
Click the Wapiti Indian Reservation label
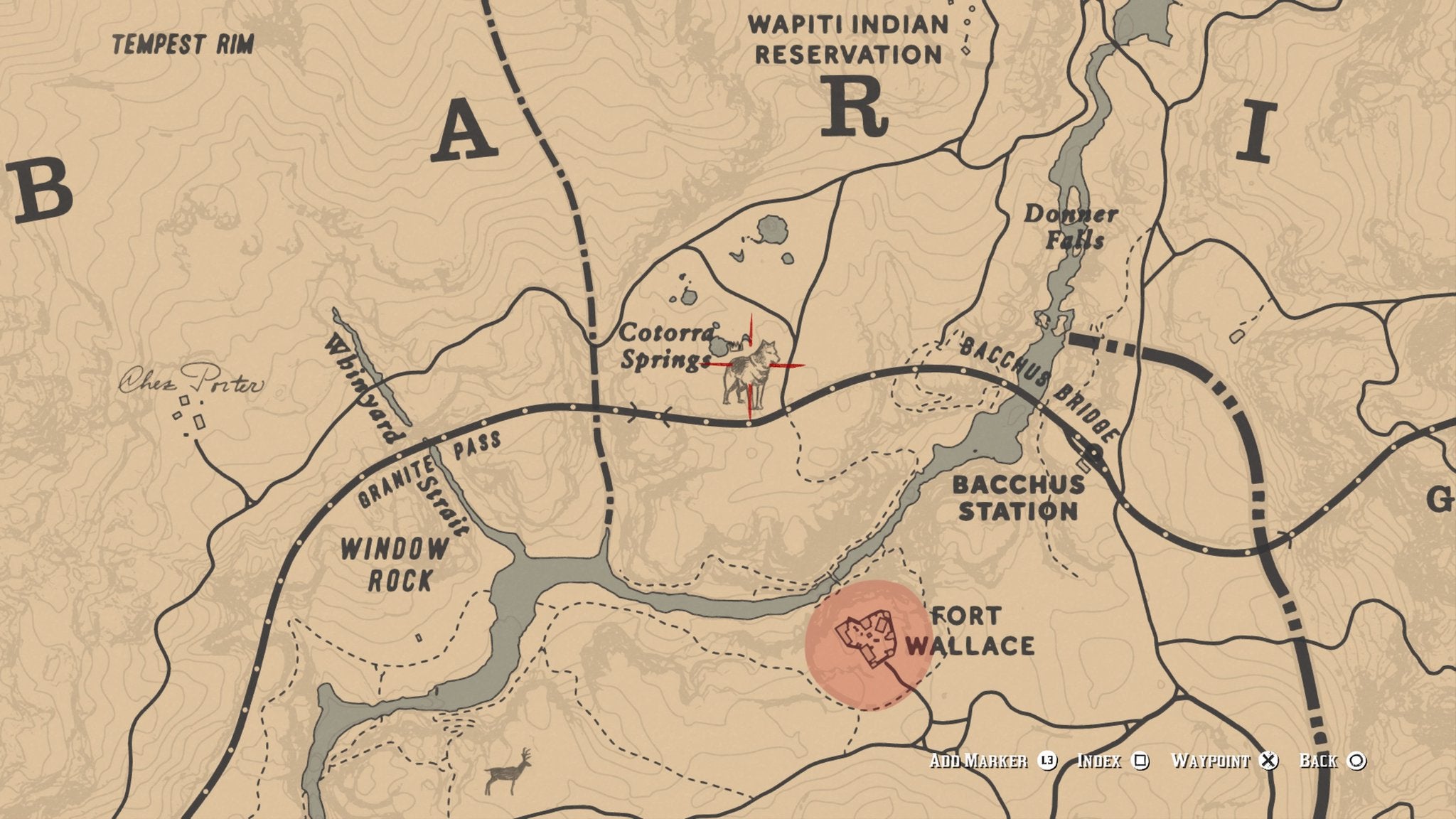tap(847, 39)
